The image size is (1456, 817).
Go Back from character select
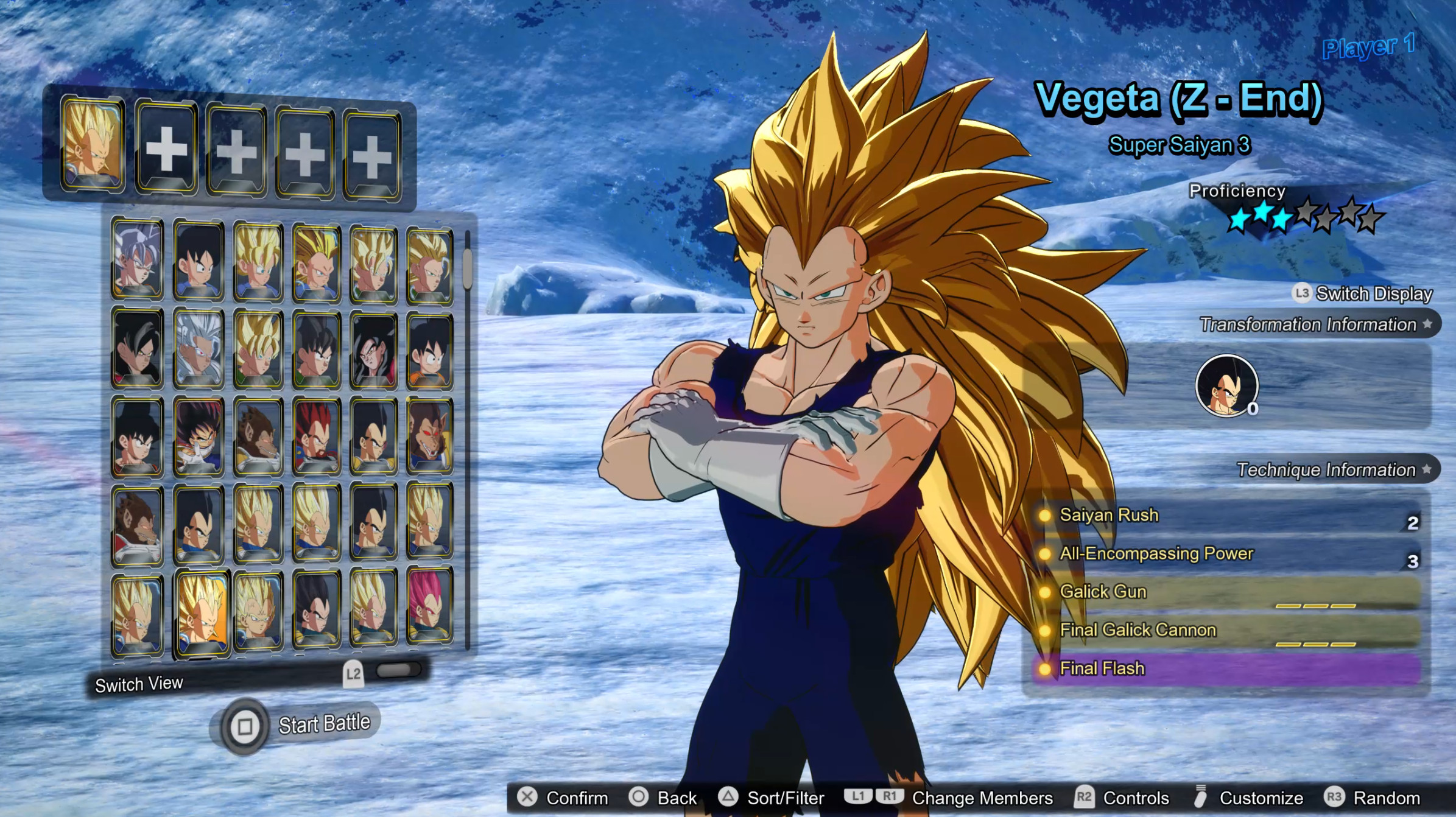(x=663, y=798)
